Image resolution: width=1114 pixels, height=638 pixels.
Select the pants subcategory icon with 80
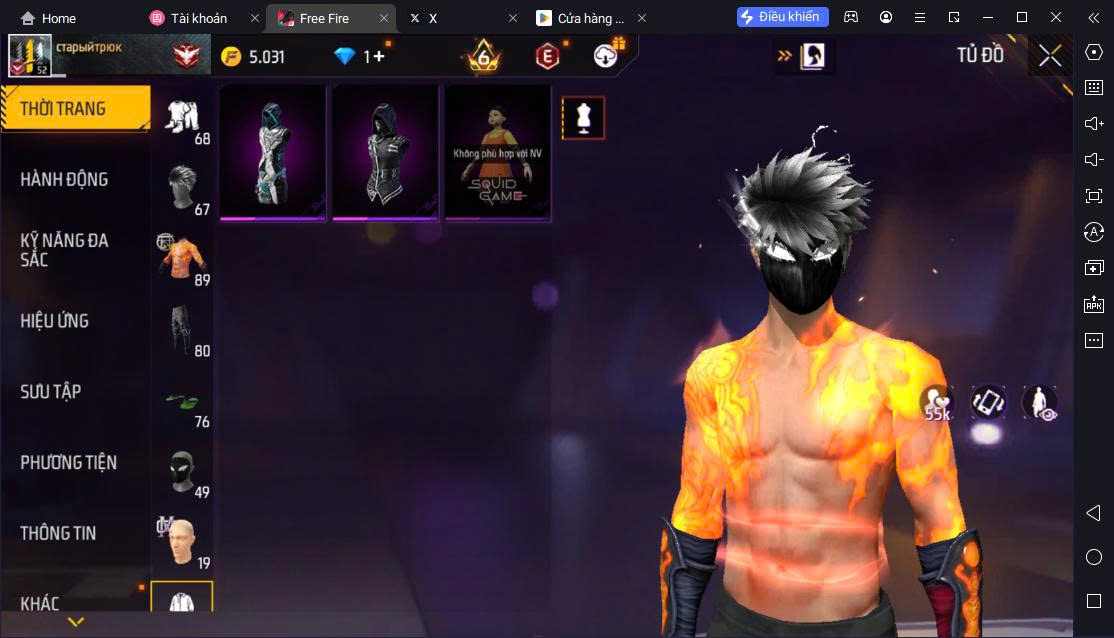click(182, 331)
